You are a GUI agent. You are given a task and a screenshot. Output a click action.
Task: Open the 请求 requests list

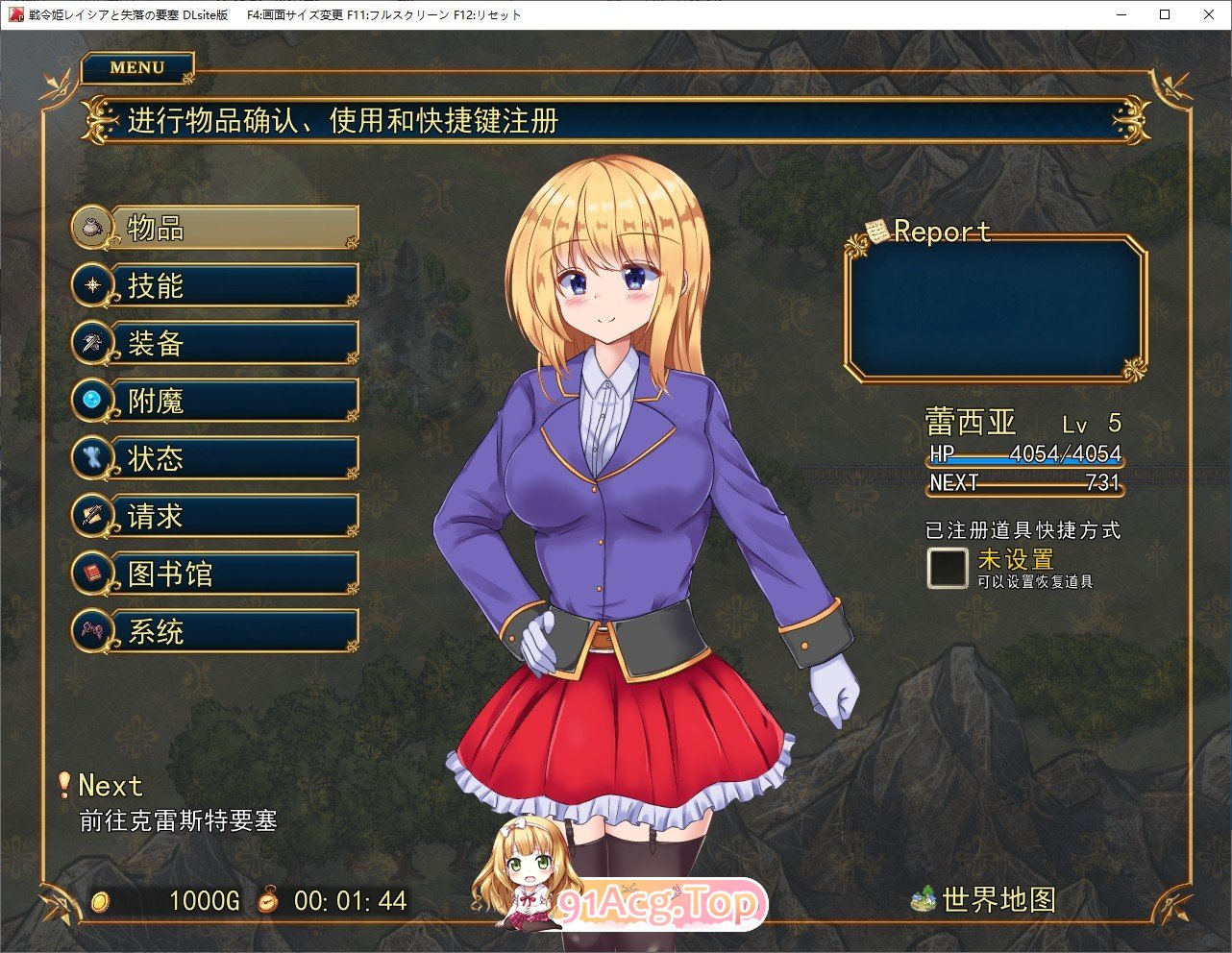217,516
